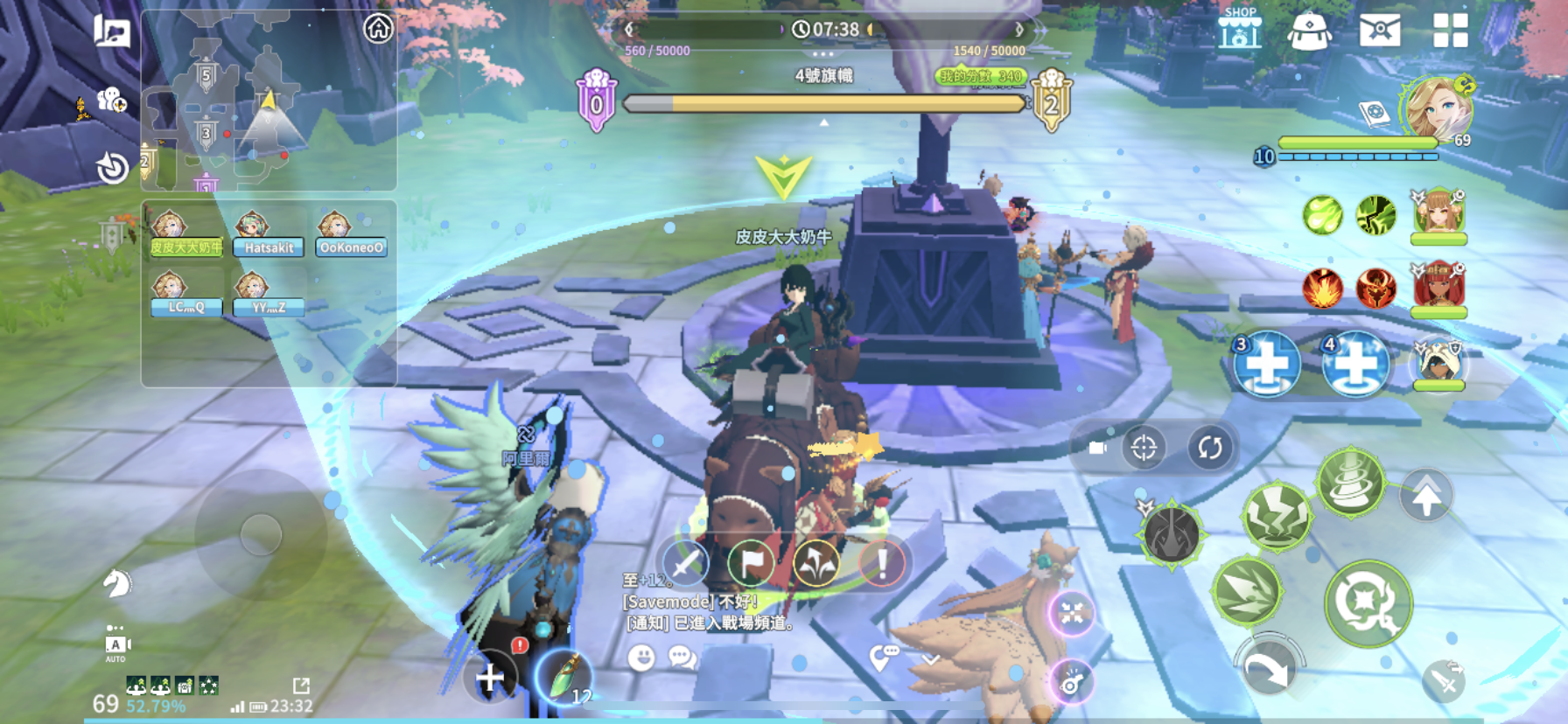Select party member Hatsakit
This screenshot has height=724, width=1568.
tap(268, 236)
